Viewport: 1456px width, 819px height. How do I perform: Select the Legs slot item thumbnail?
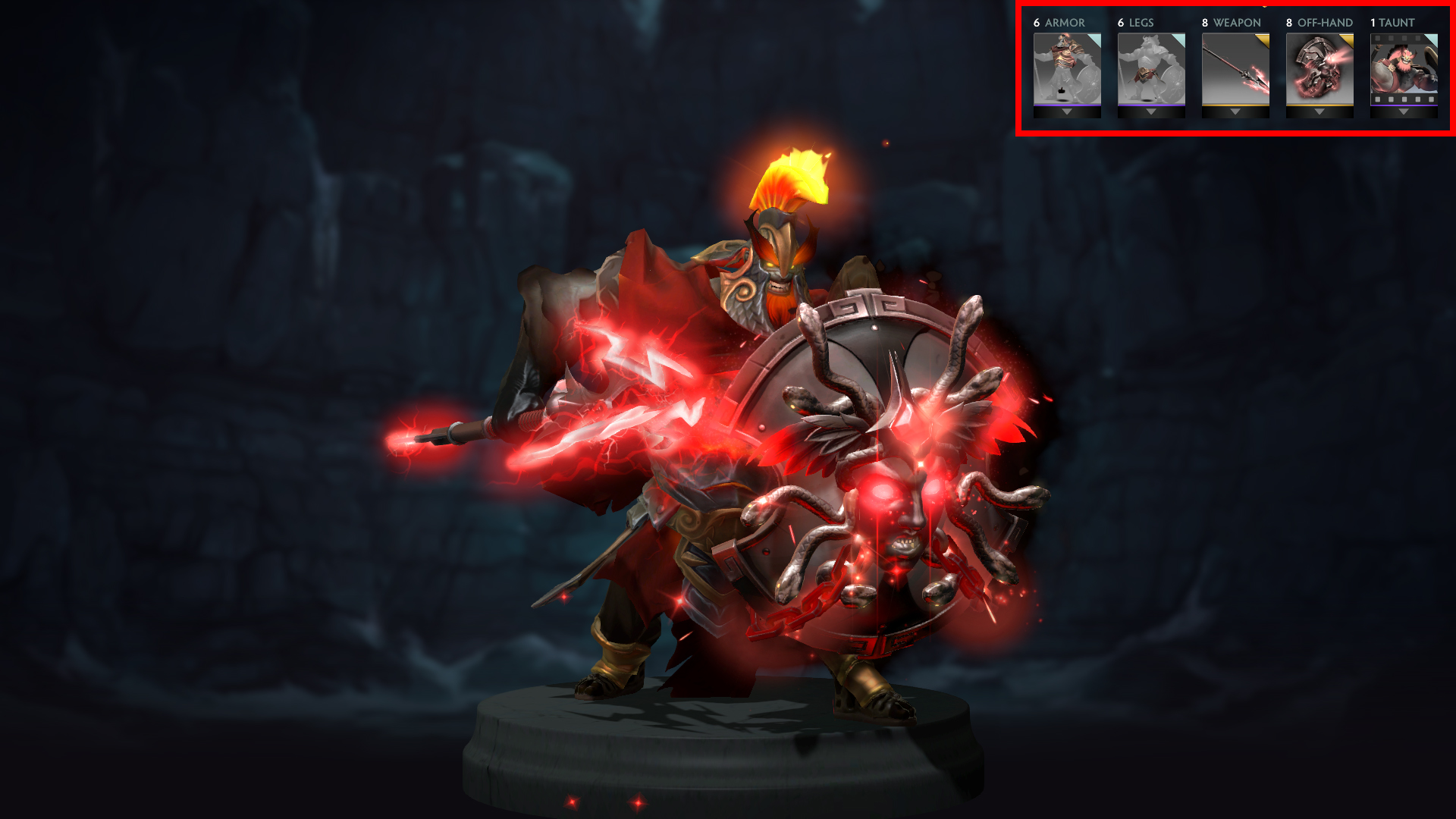tap(1151, 68)
